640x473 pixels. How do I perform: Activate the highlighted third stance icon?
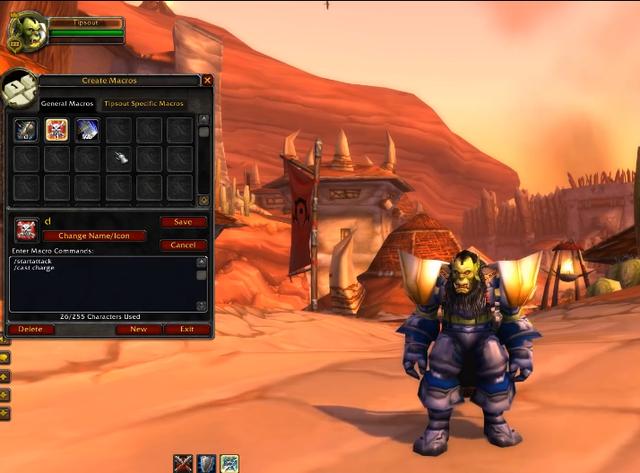[x=230, y=463]
